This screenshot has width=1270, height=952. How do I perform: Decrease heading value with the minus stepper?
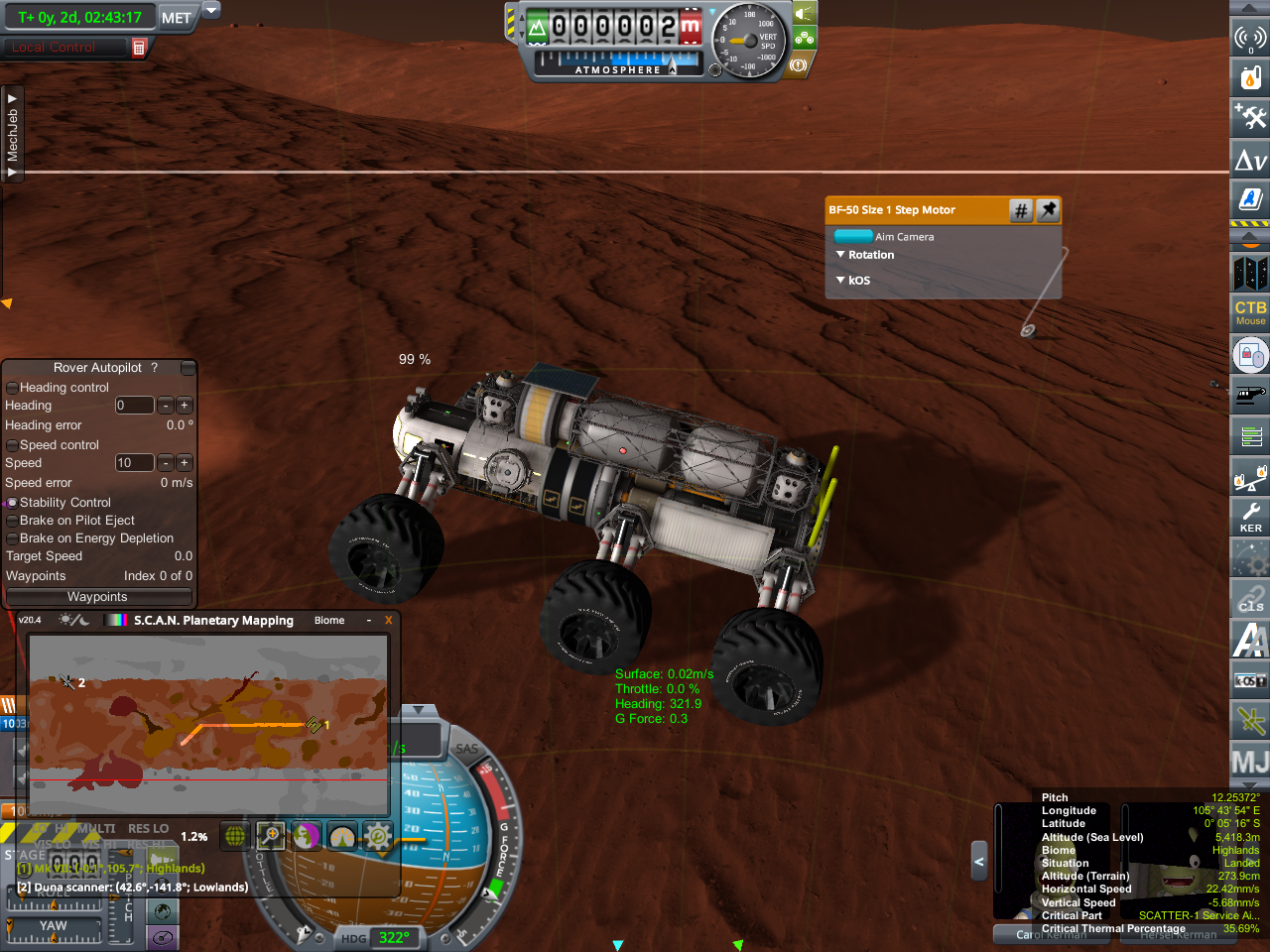coord(166,406)
